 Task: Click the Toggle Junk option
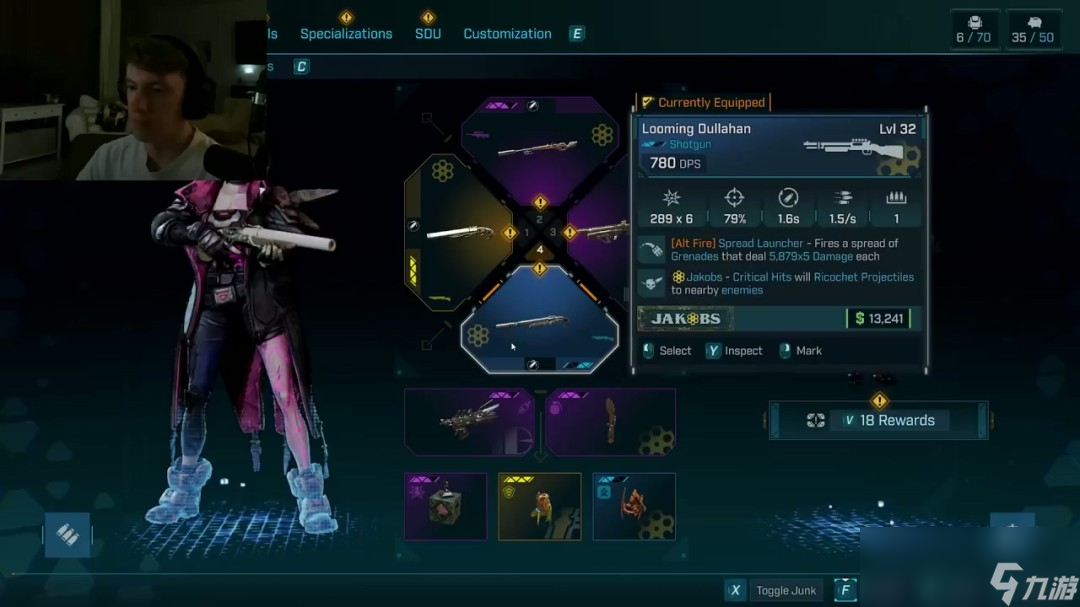[x=786, y=590]
